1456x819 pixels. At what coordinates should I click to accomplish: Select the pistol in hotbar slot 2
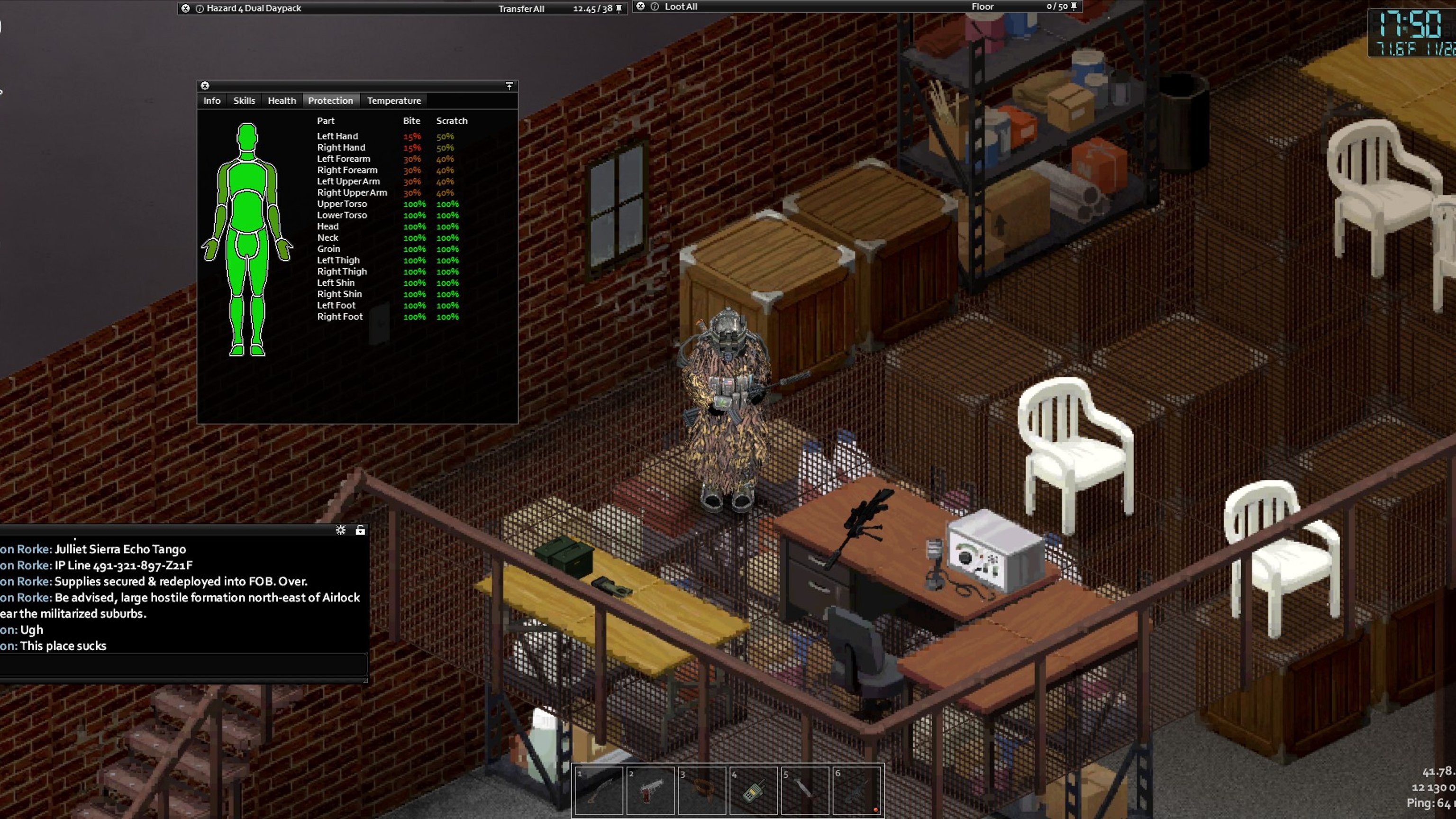coord(651,790)
